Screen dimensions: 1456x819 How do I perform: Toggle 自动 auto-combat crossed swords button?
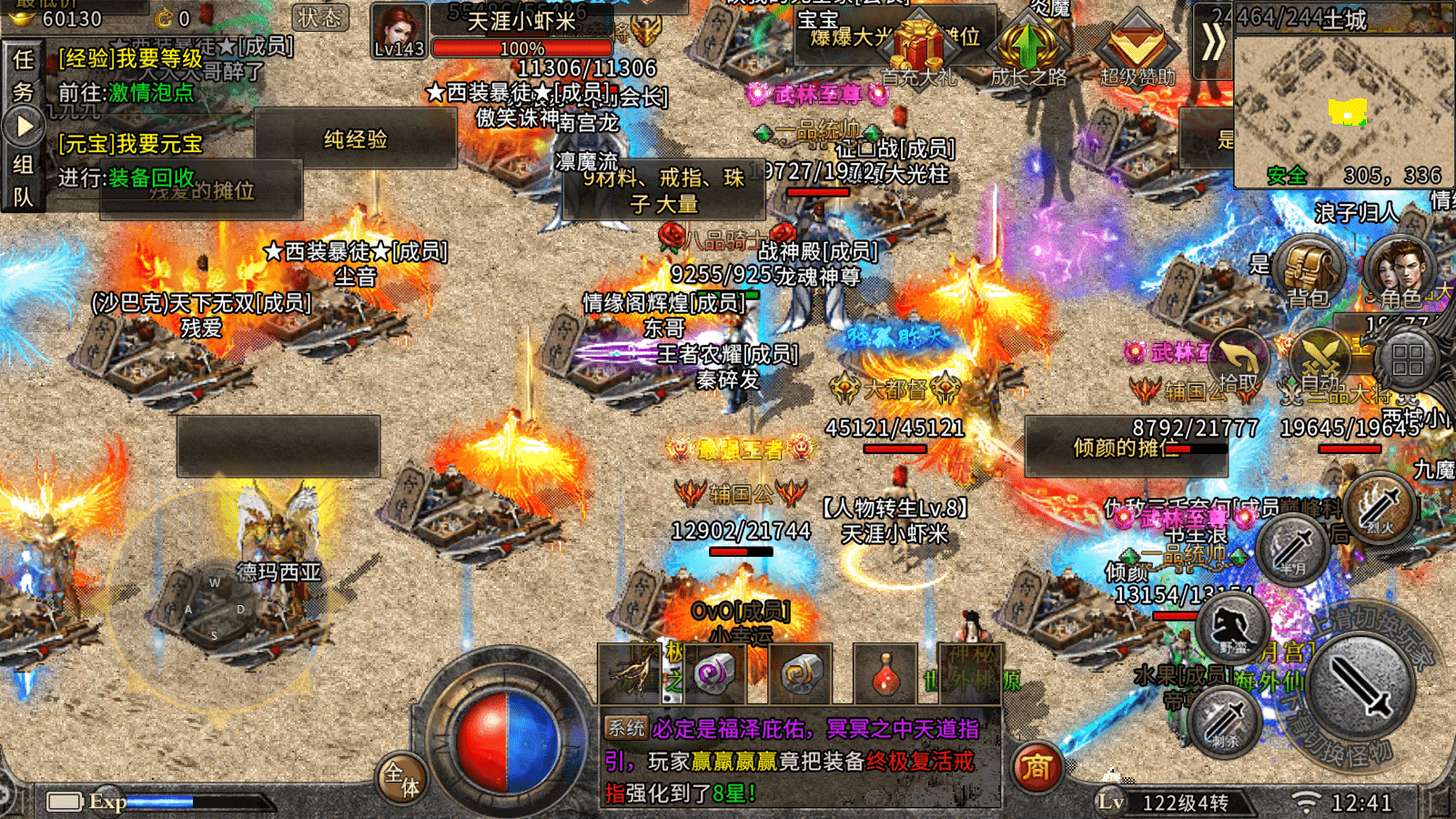(1321, 359)
